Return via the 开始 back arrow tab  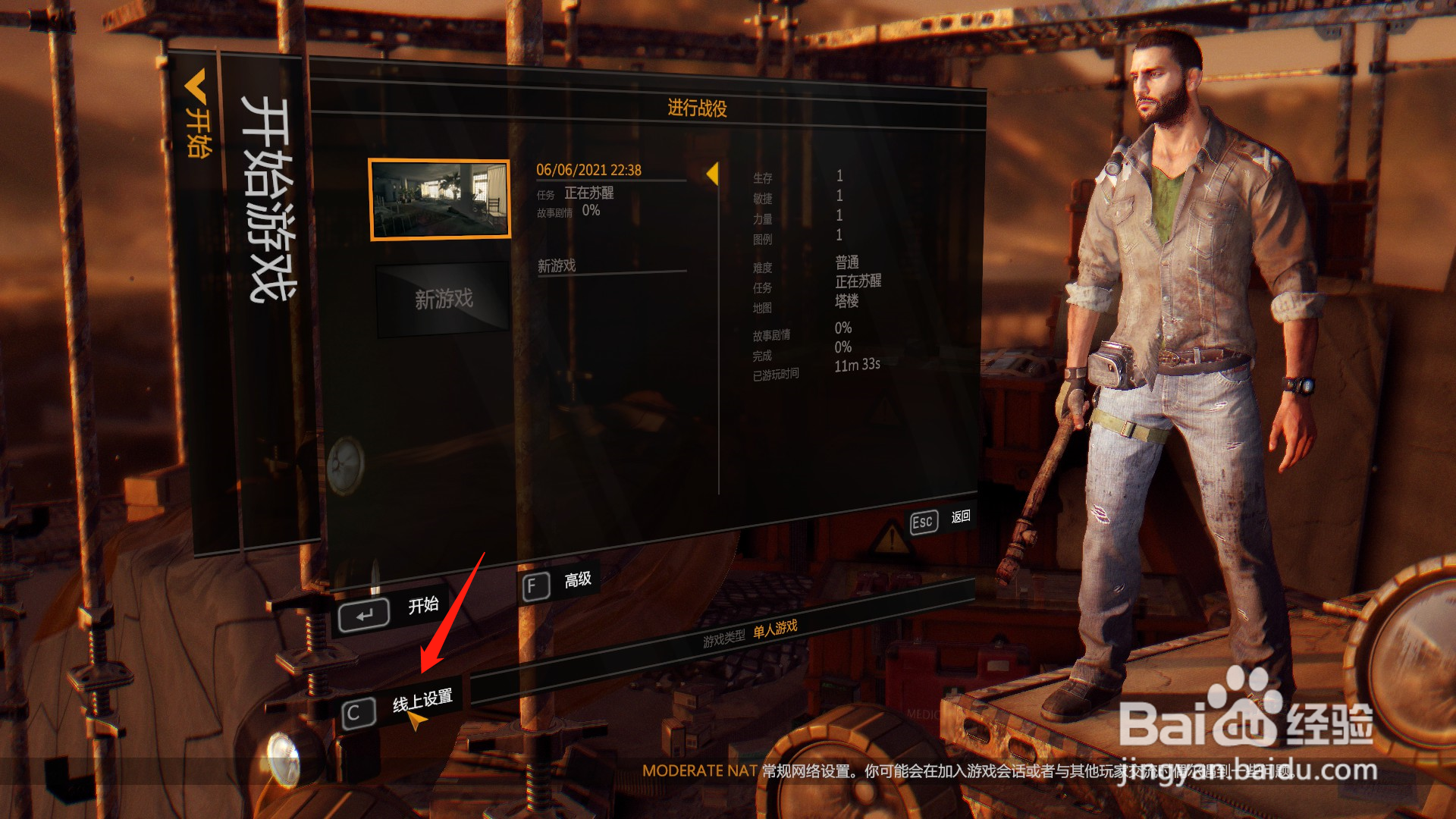coord(197,114)
